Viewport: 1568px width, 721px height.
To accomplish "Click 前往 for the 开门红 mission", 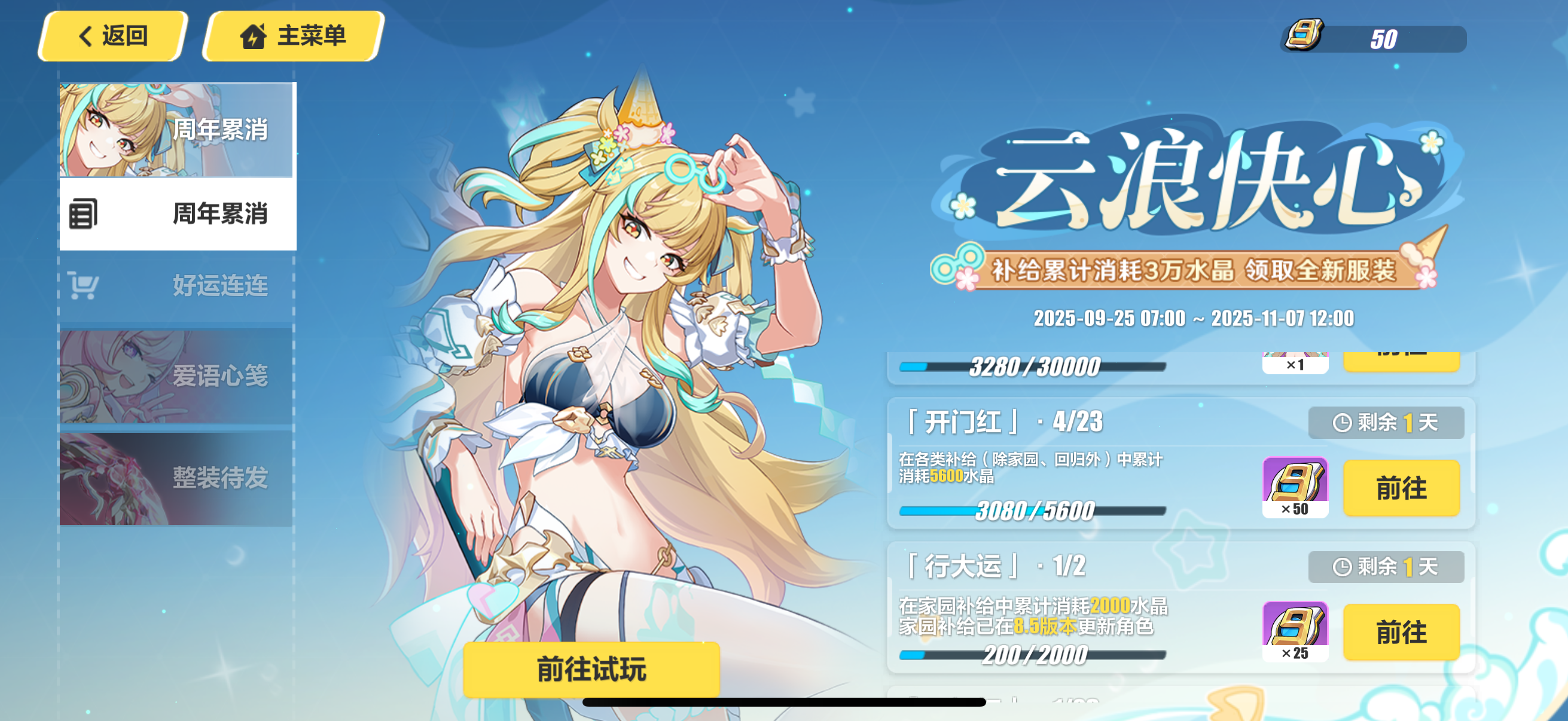I will [x=1401, y=487].
